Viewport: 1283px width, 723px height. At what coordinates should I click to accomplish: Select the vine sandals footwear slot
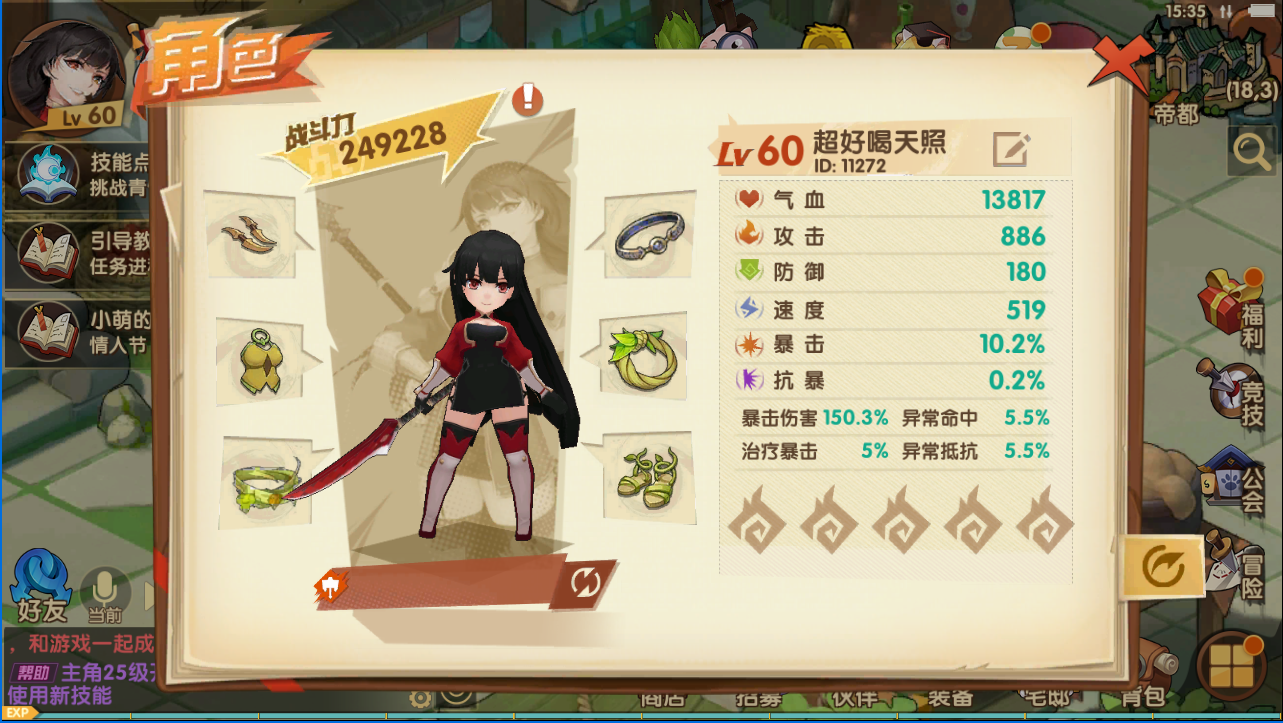[646, 472]
